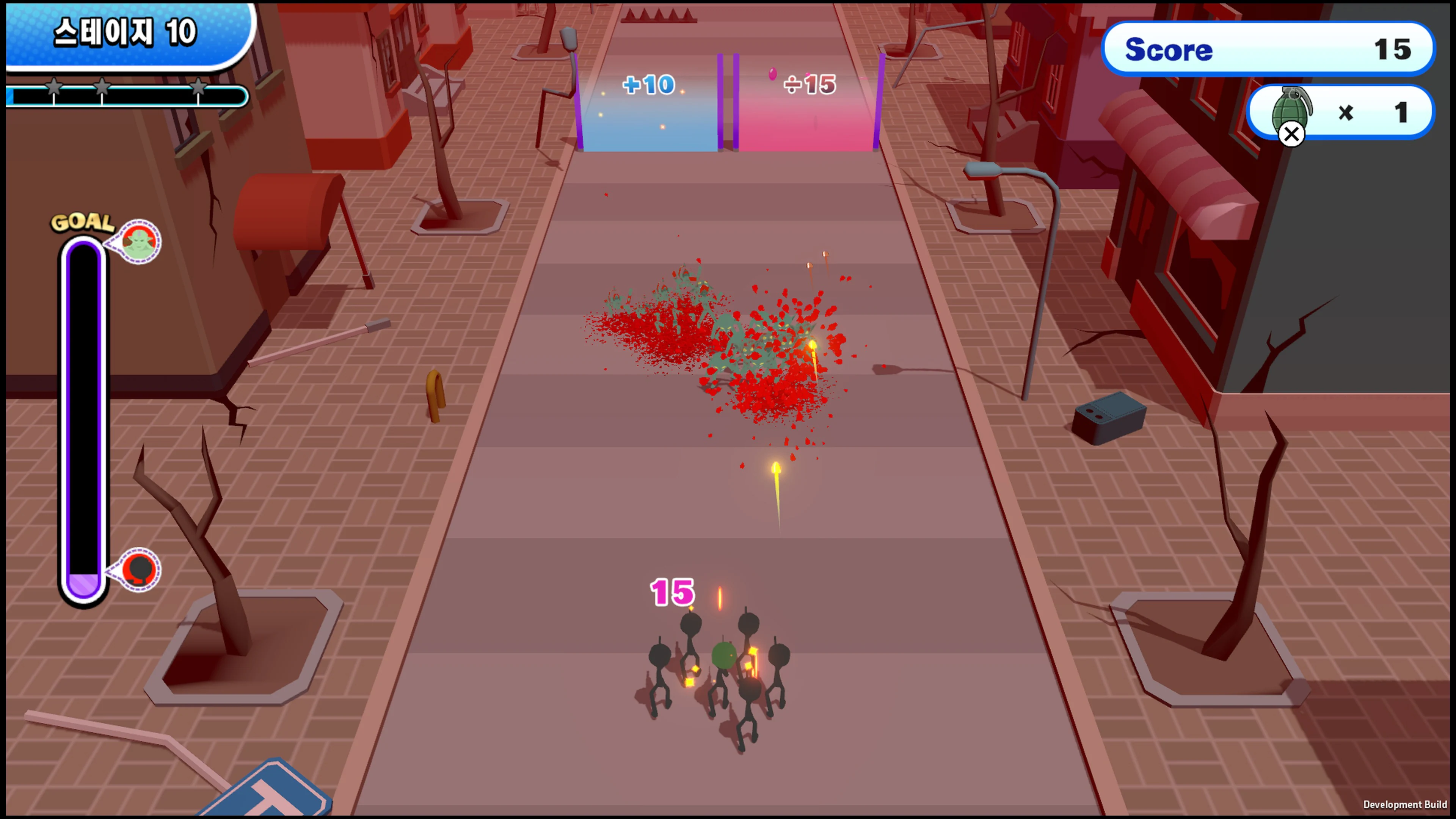Viewport: 1456px width, 819px height.
Task: Tap the first gray star on the stage bar
Action: (x=55, y=88)
